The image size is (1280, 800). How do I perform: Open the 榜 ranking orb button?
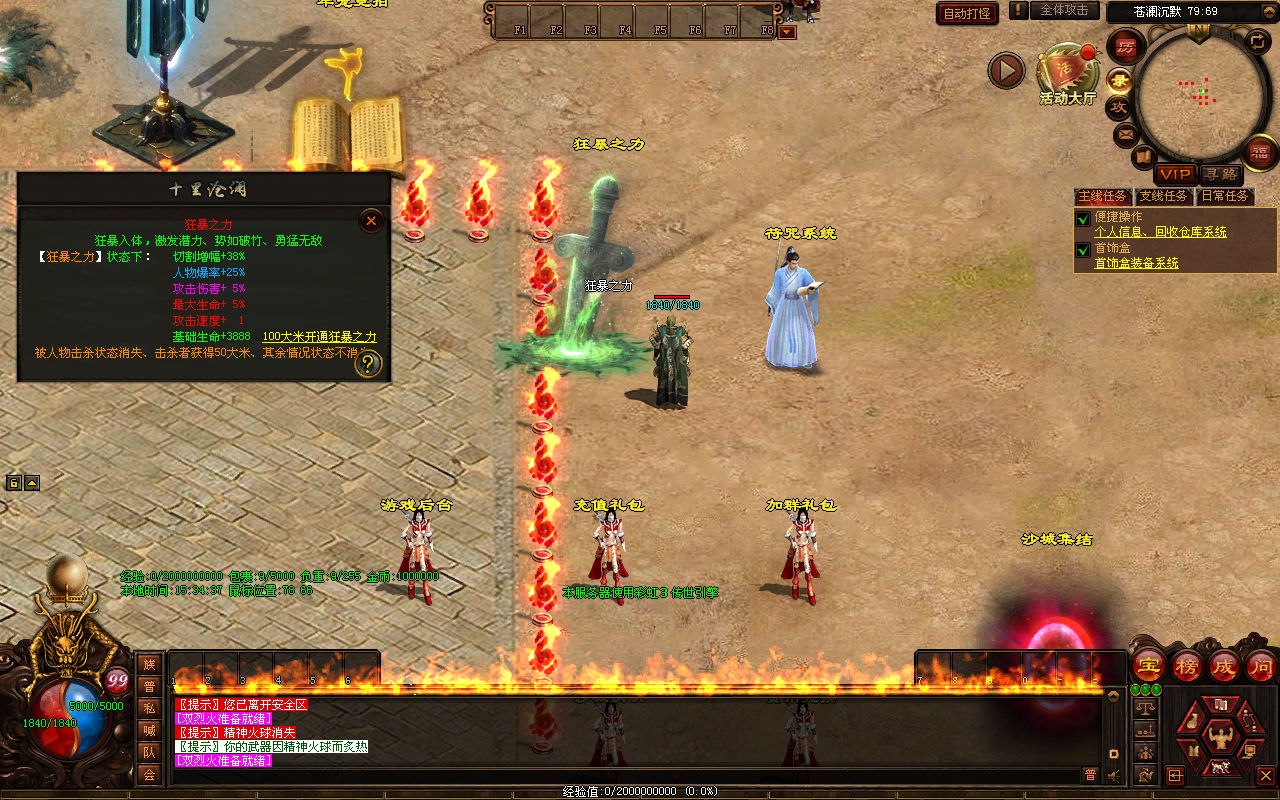click(x=1187, y=665)
